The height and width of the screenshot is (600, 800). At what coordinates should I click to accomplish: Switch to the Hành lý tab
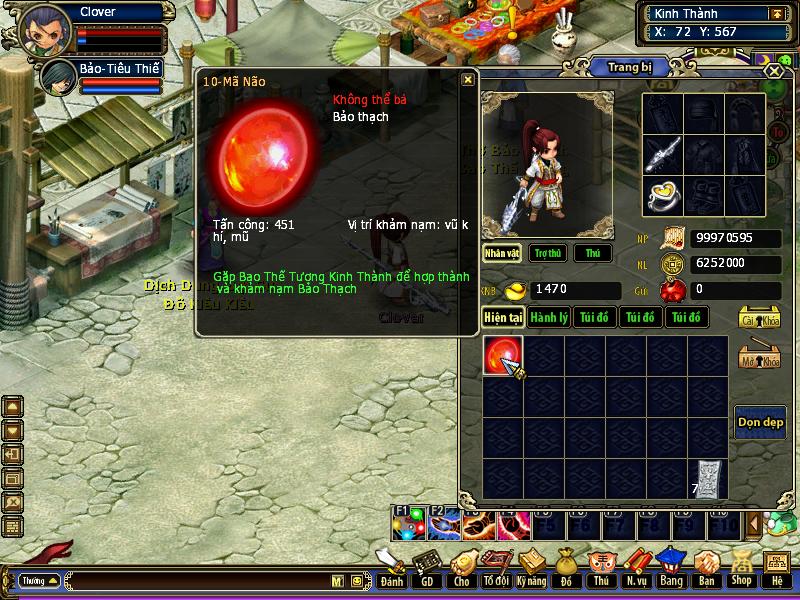549,317
